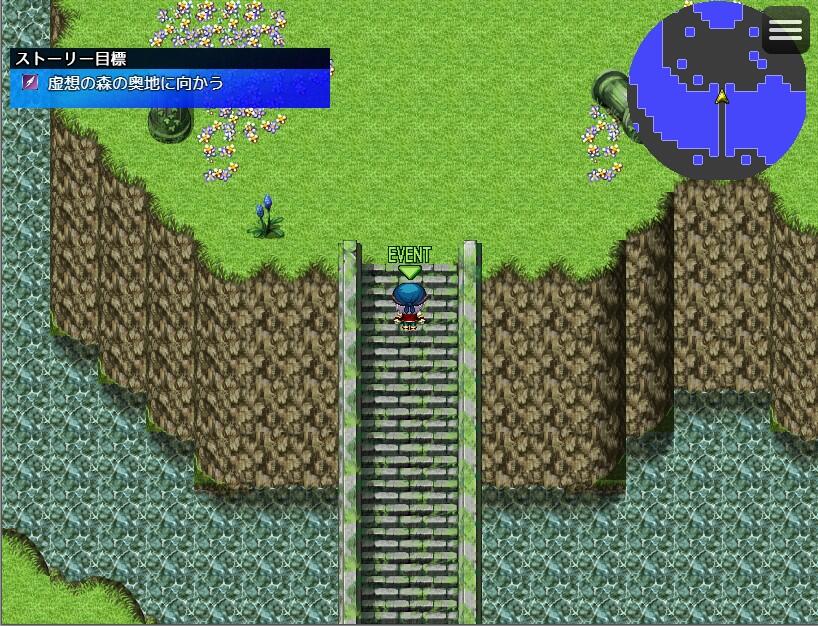Screen dimensions: 818x626
Task: Open the hamburger menu button
Action: 785,31
